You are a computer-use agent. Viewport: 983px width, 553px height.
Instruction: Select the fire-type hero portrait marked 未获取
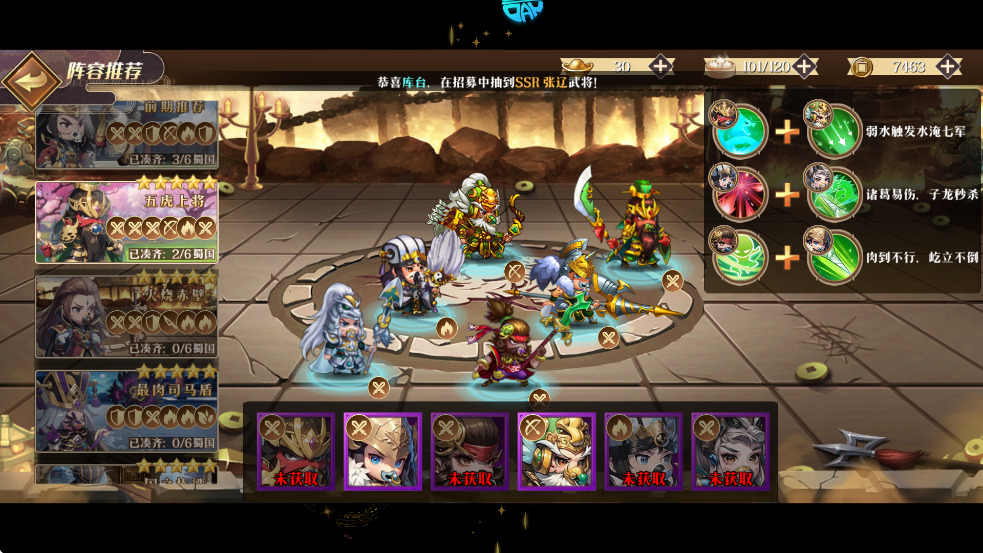pyautogui.click(x=643, y=452)
